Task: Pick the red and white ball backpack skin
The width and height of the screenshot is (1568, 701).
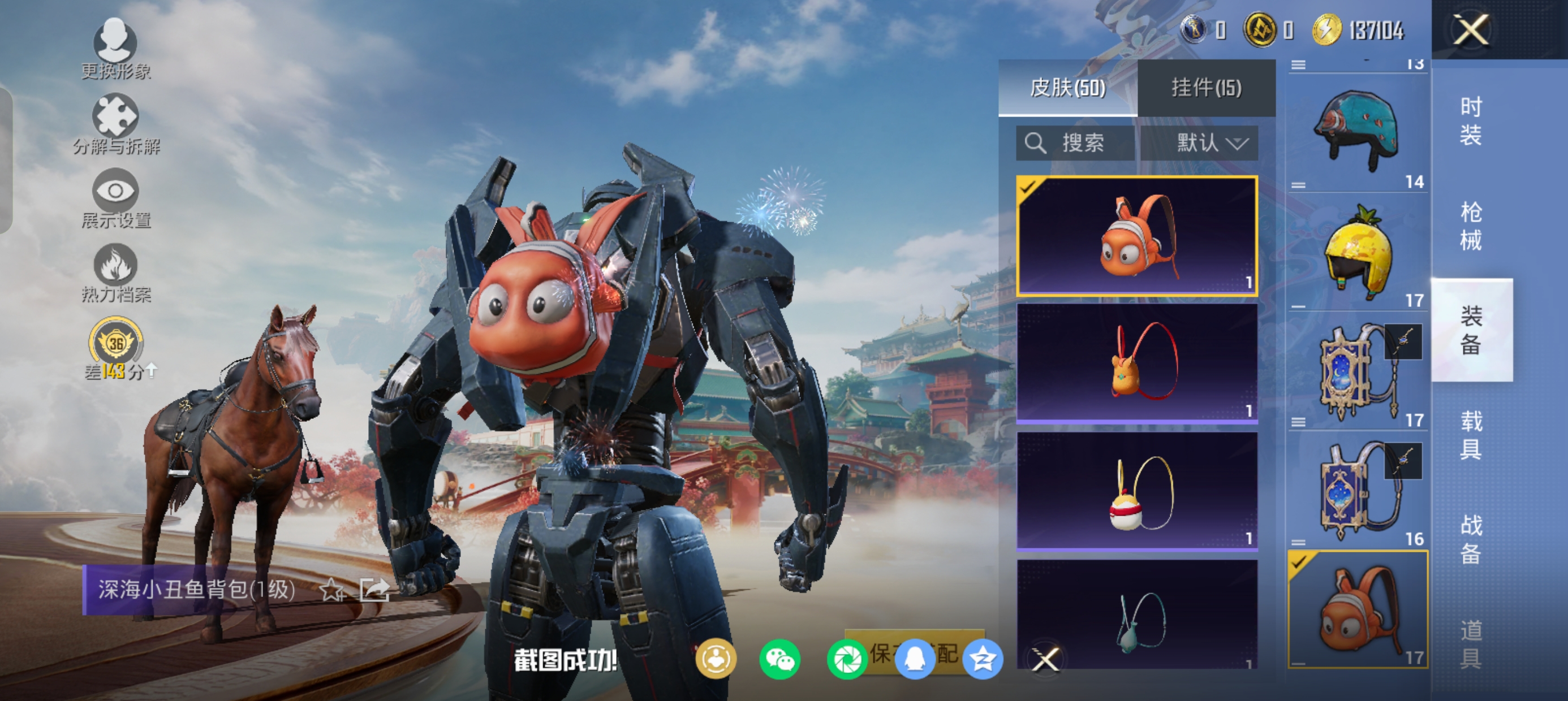Action: pyautogui.click(x=1137, y=491)
